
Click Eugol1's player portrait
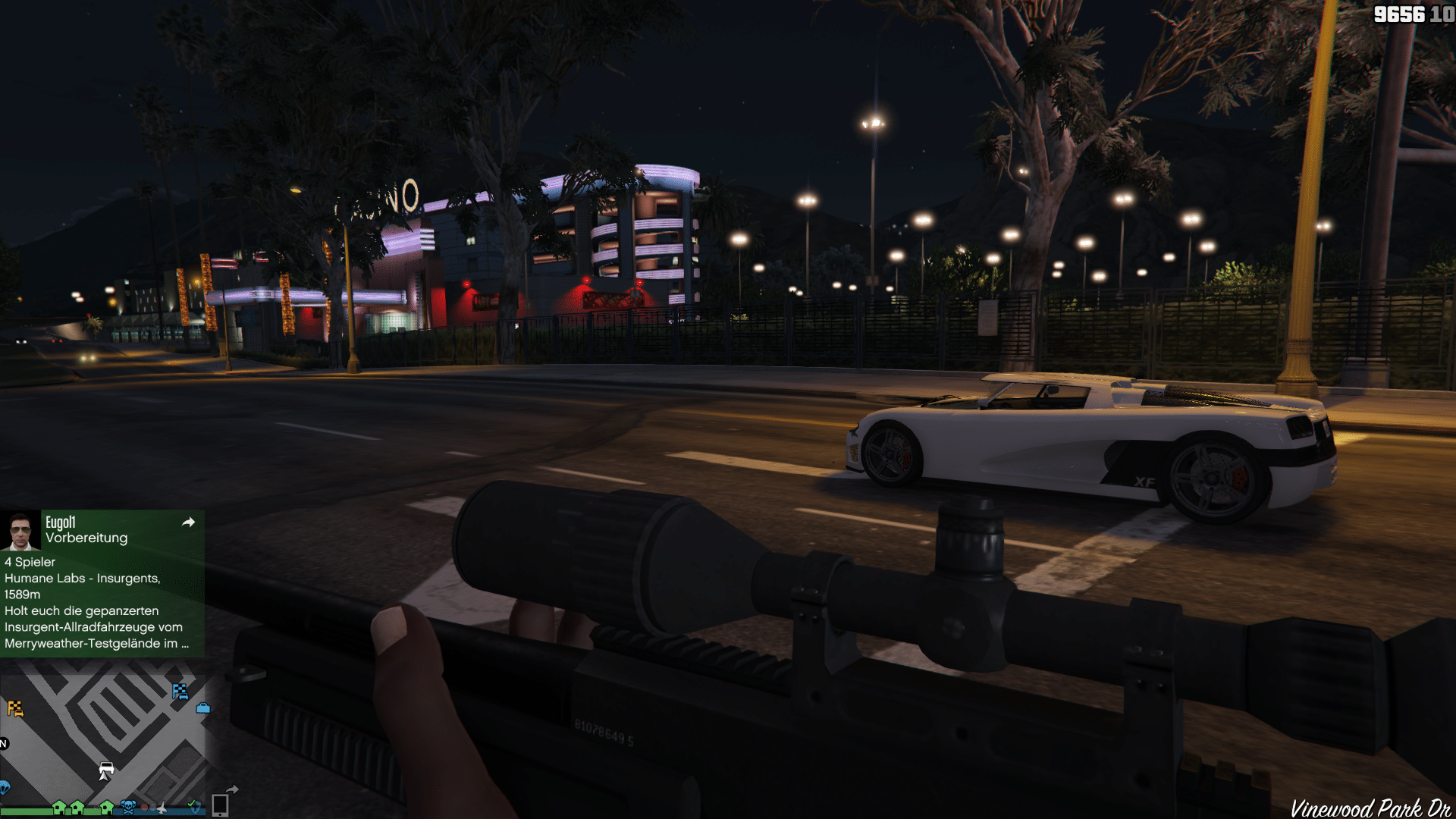(x=20, y=530)
